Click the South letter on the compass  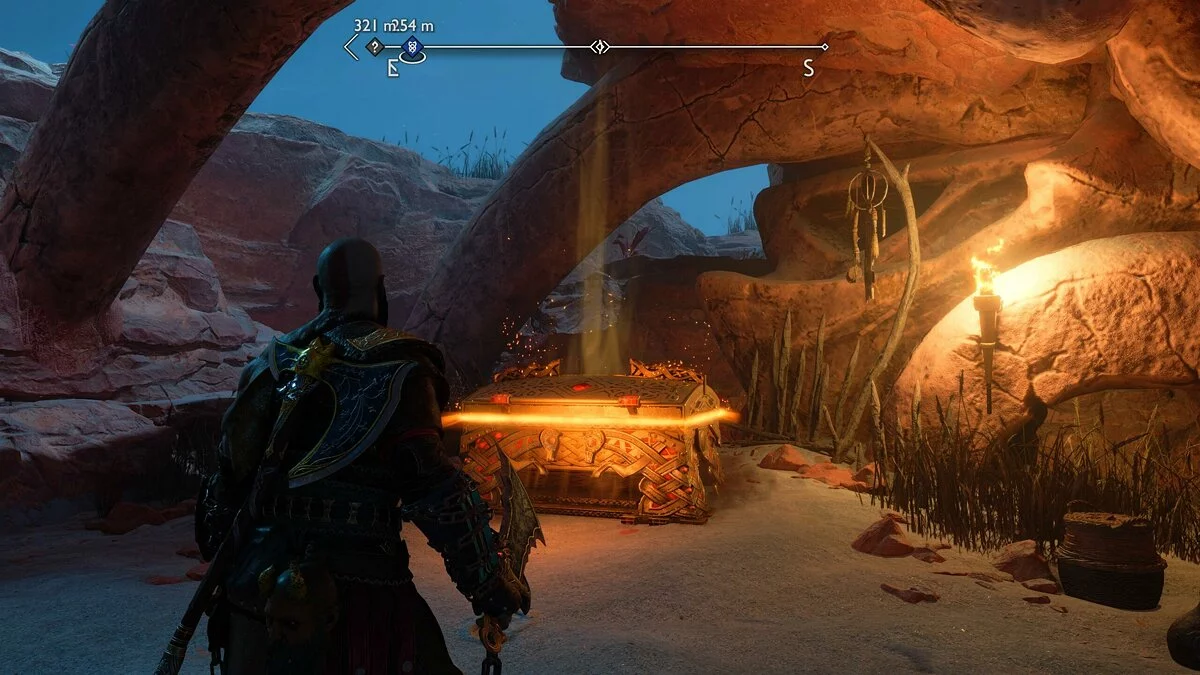click(x=808, y=68)
